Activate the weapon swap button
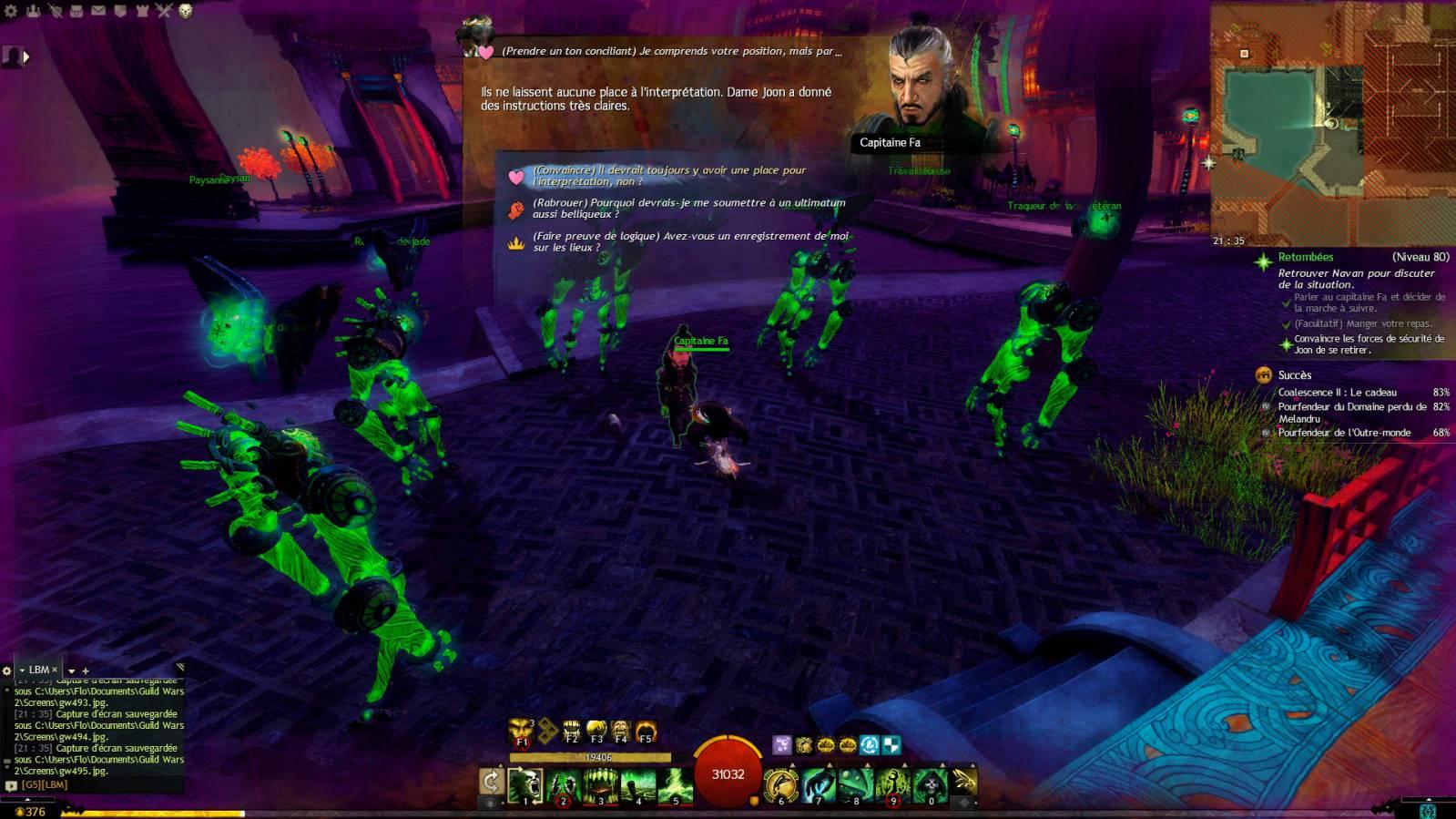 tap(491, 782)
